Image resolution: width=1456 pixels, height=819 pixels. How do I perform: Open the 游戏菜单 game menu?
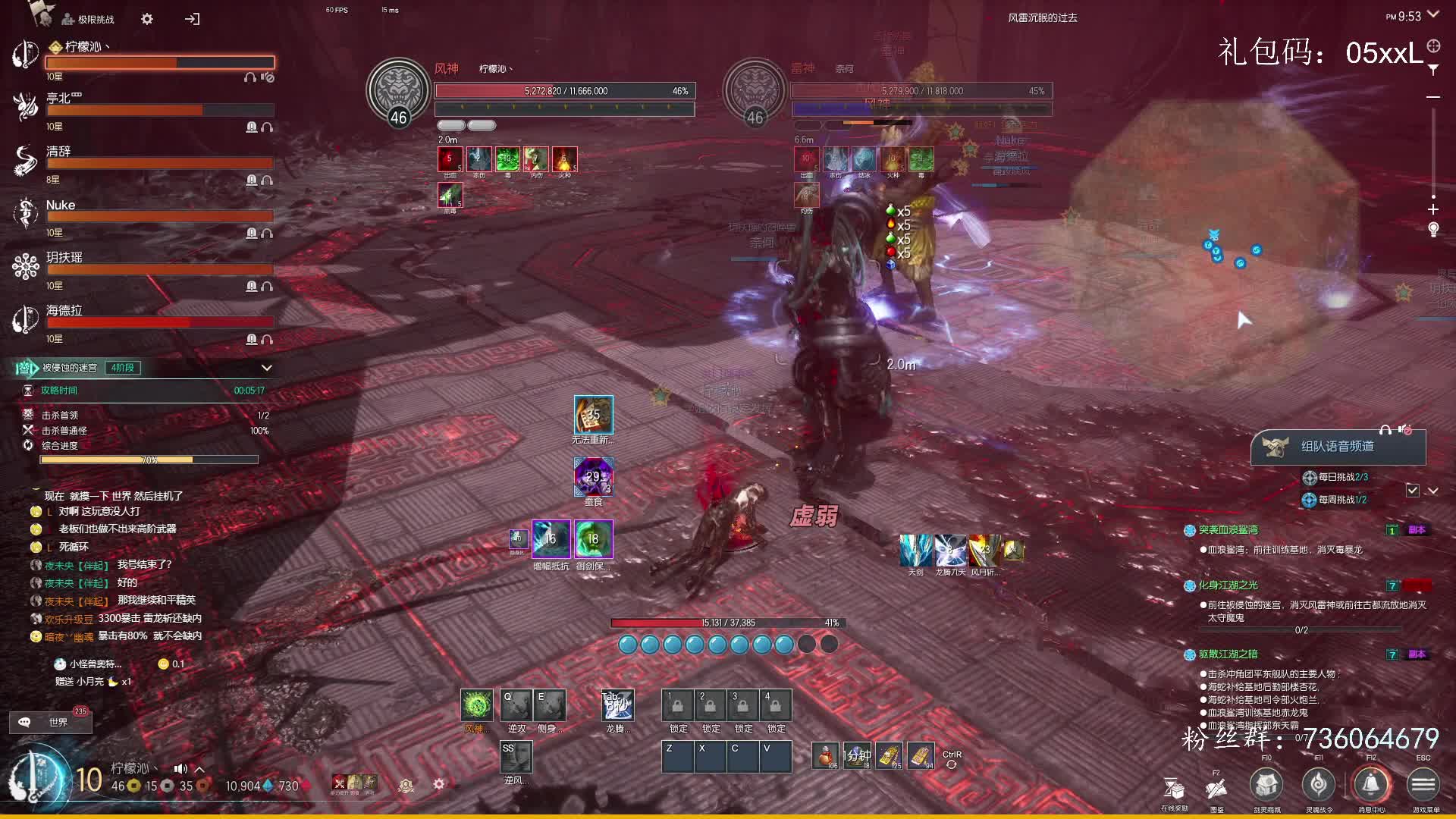[x=1423, y=785]
